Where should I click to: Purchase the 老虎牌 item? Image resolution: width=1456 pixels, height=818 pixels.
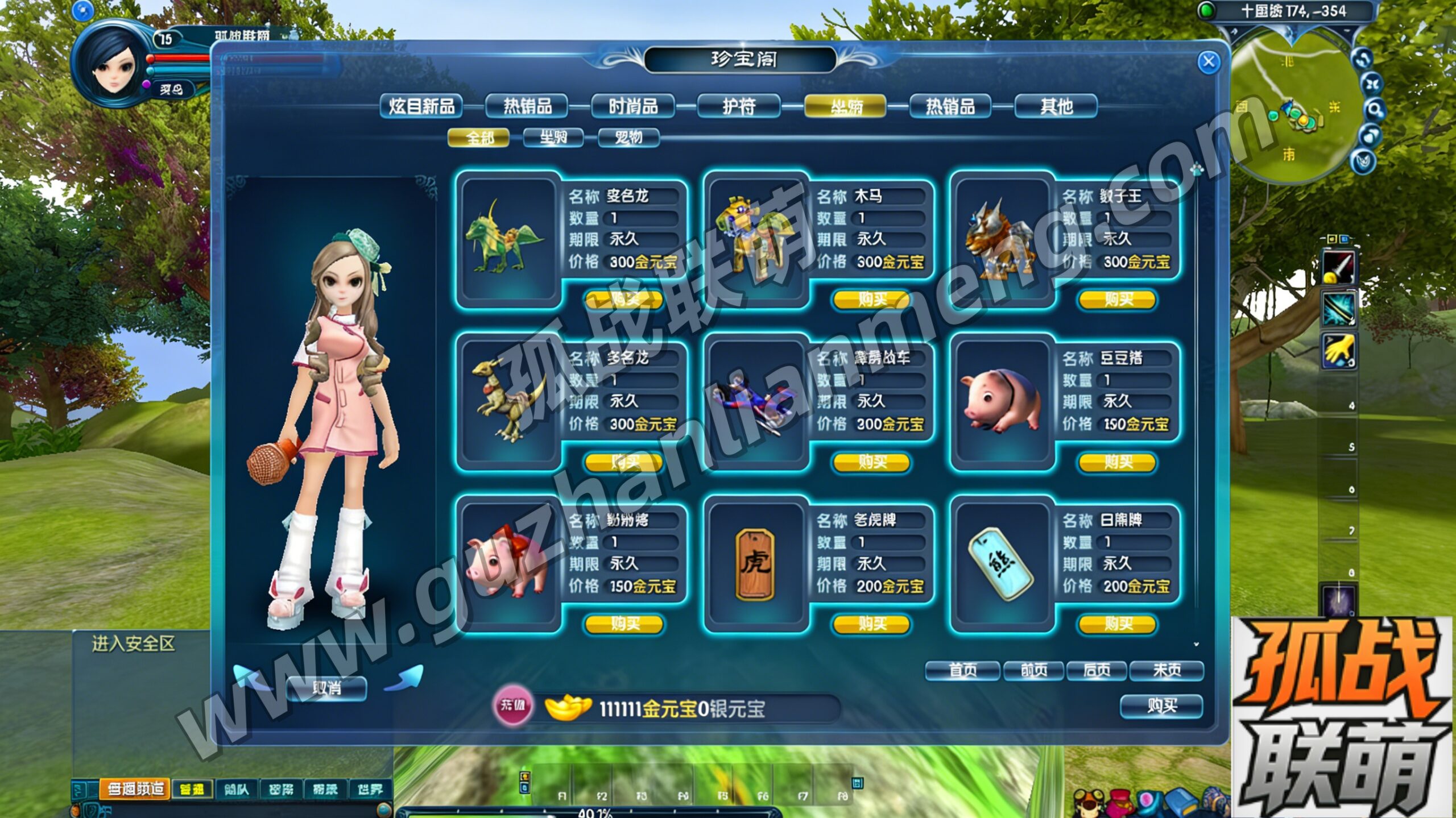(871, 624)
